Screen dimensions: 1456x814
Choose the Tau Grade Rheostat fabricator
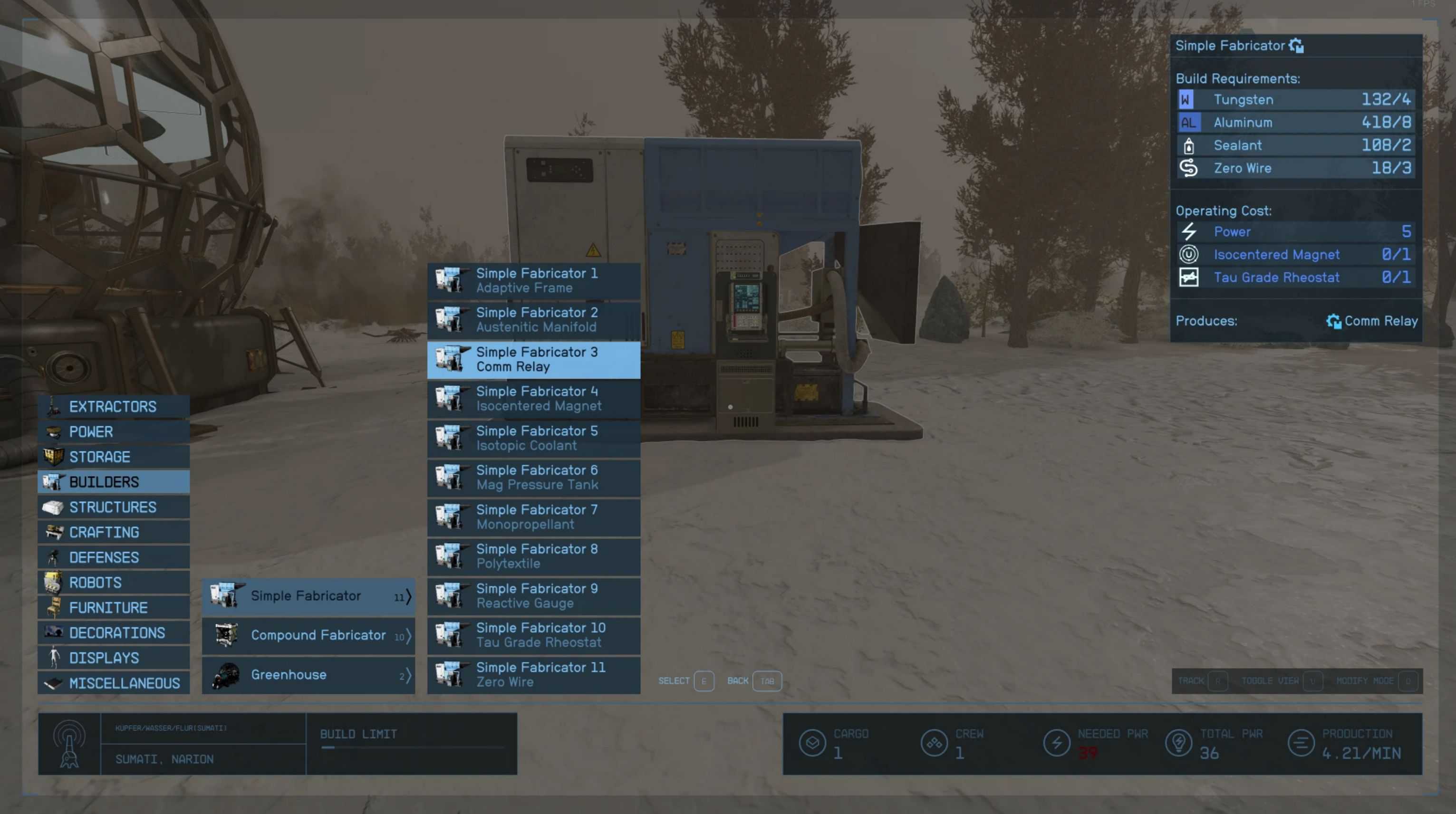point(533,635)
